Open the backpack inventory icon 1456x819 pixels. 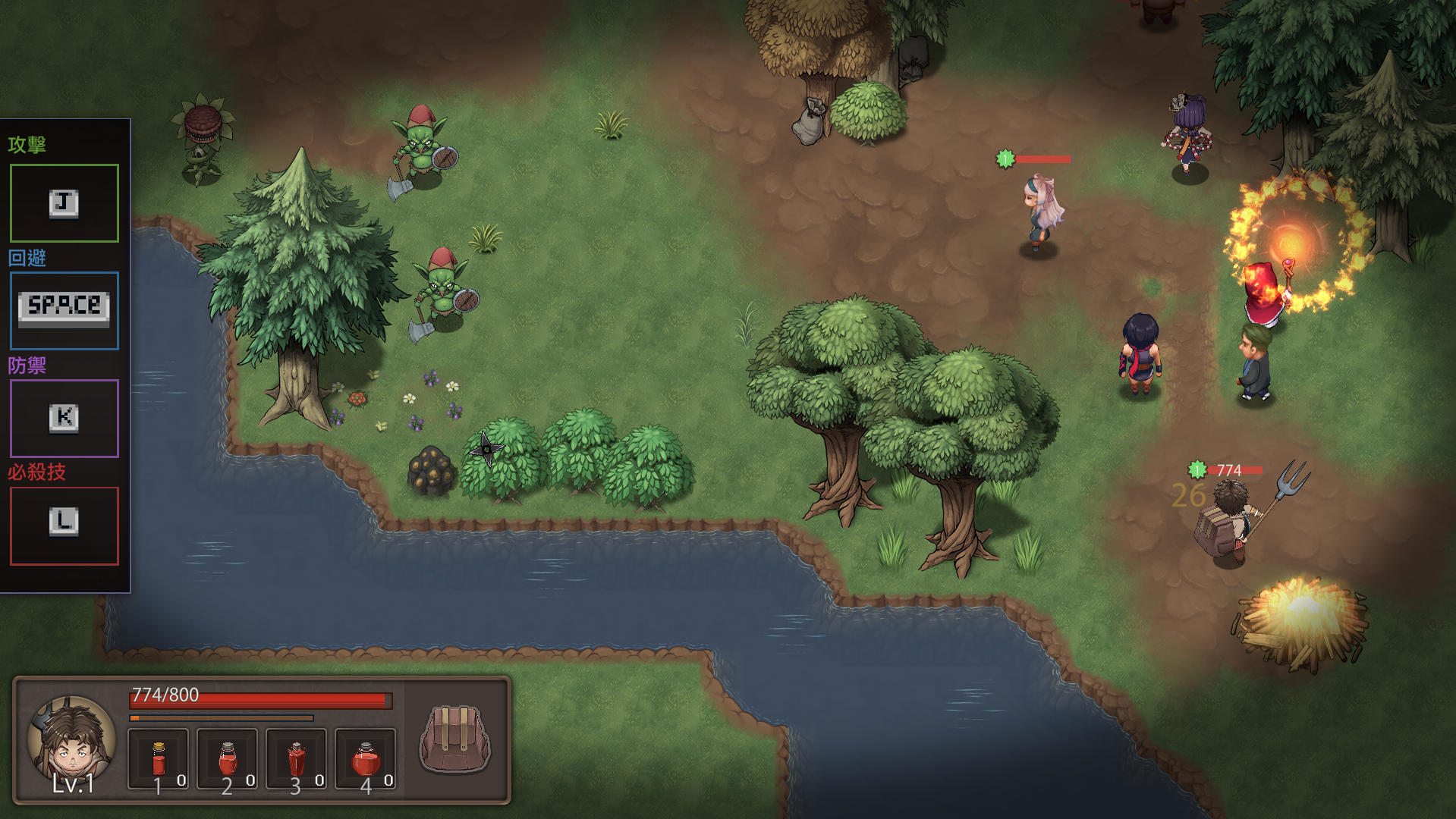[455, 739]
